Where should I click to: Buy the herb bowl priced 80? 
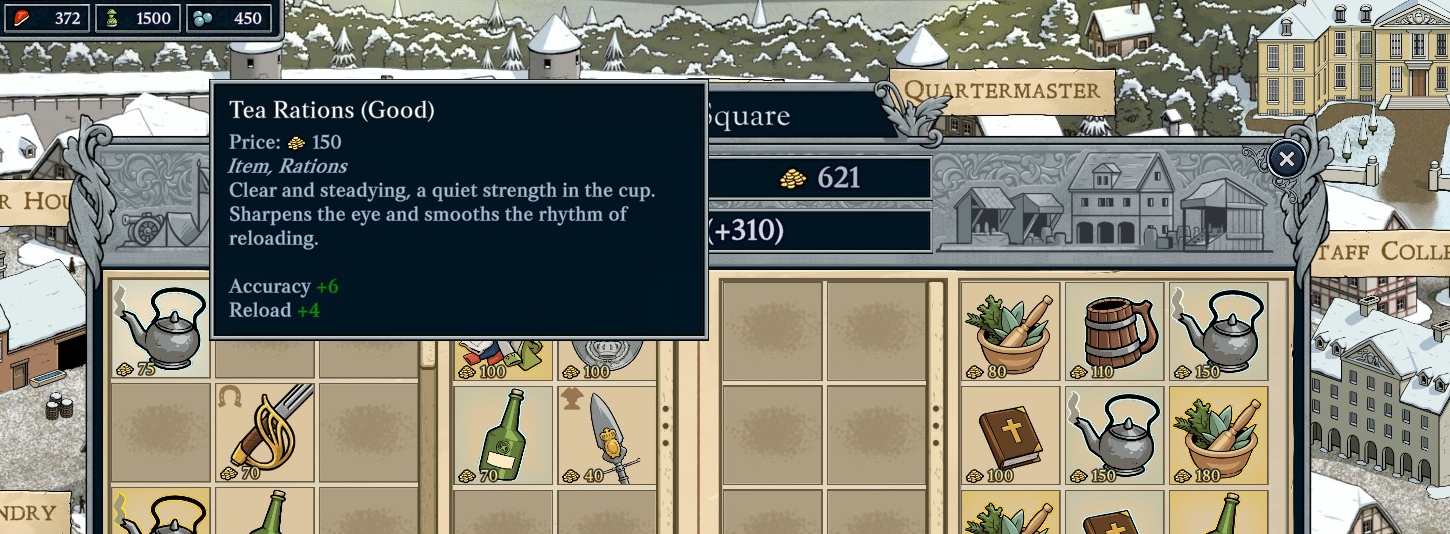pos(1010,330)
